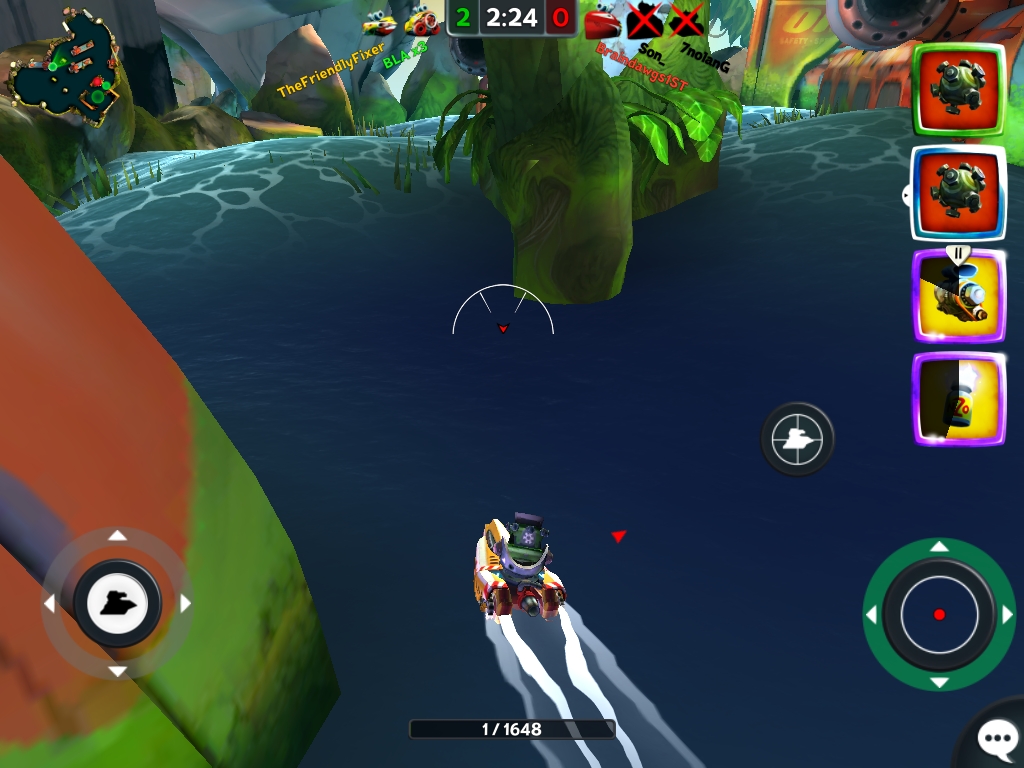Screen dimensions: 1024x768
Task: Tap the pause marker above the cannon slot
Action: coord(958,253)
